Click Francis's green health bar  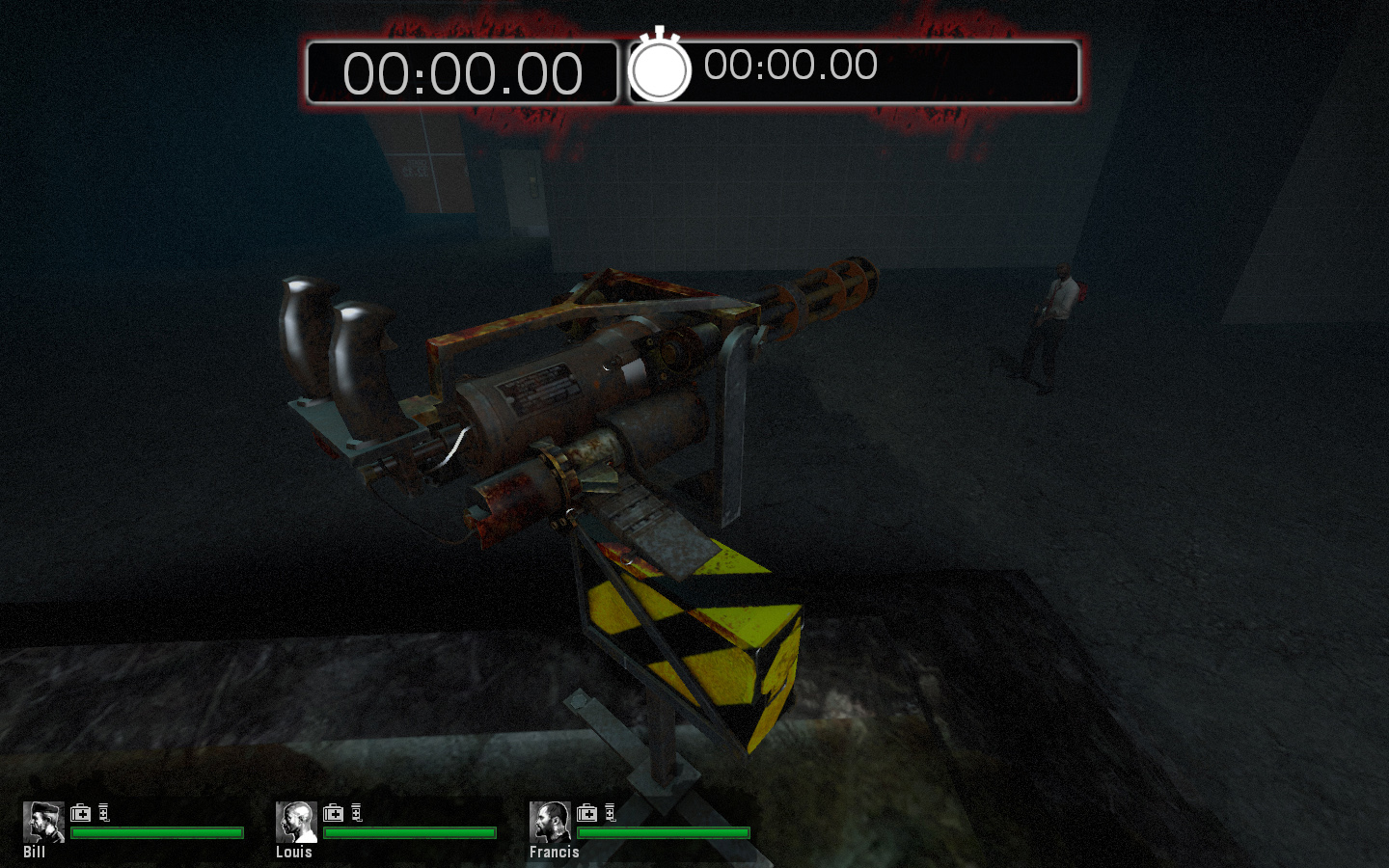666,831
